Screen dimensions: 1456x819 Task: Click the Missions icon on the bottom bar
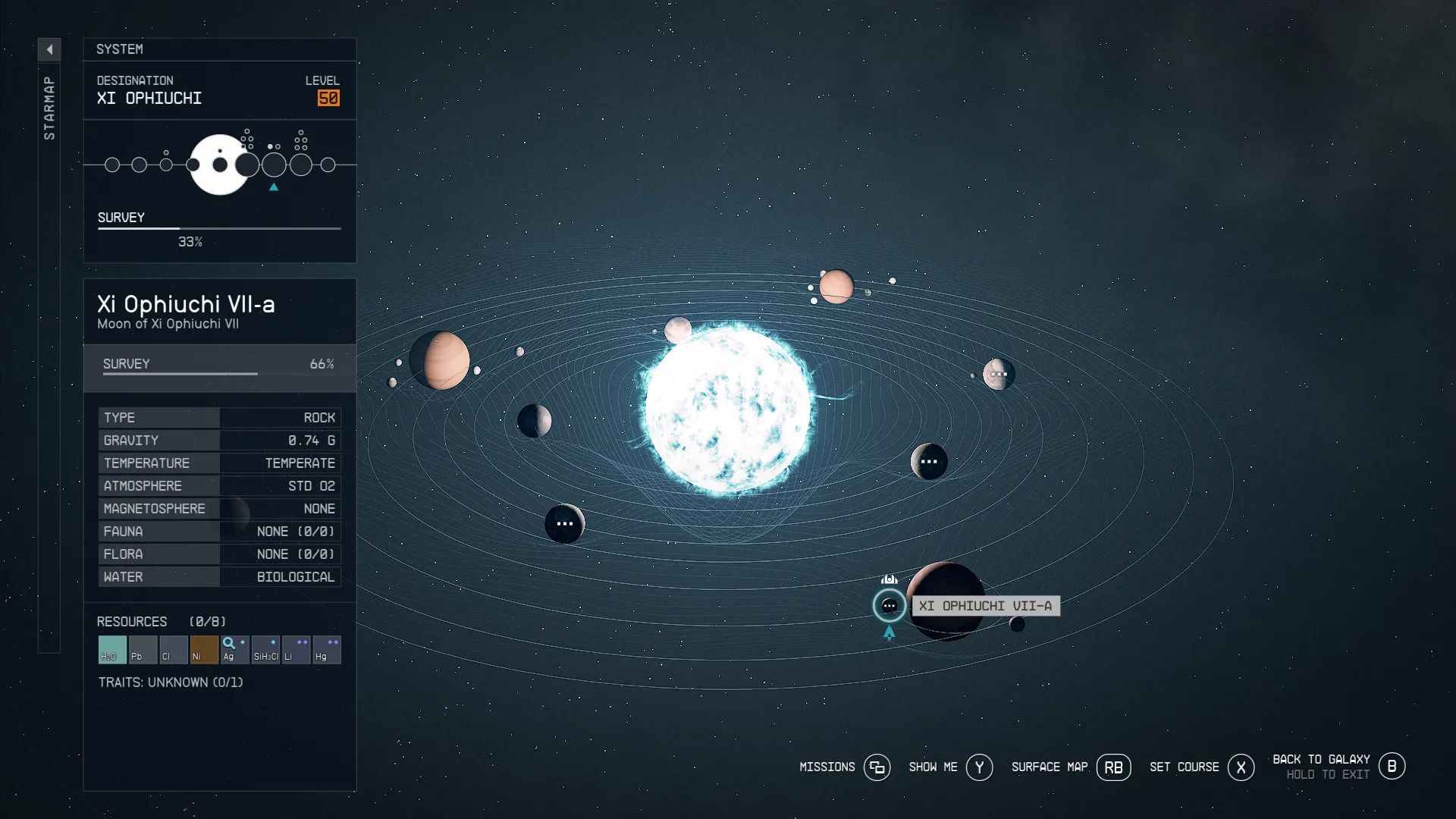tap(877, 767)
